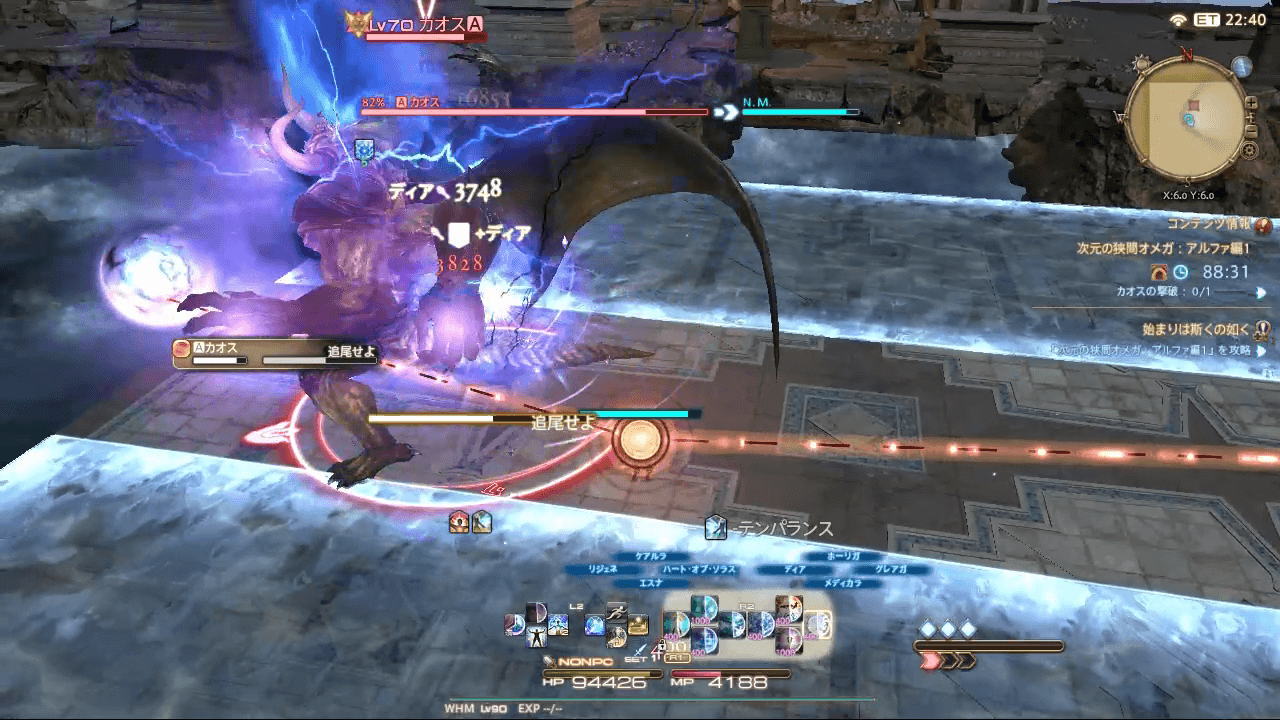Expand the カオスの撃破 objective arrow
The width and height of the screenshot is (1280, 720).
pos(1262,292)
